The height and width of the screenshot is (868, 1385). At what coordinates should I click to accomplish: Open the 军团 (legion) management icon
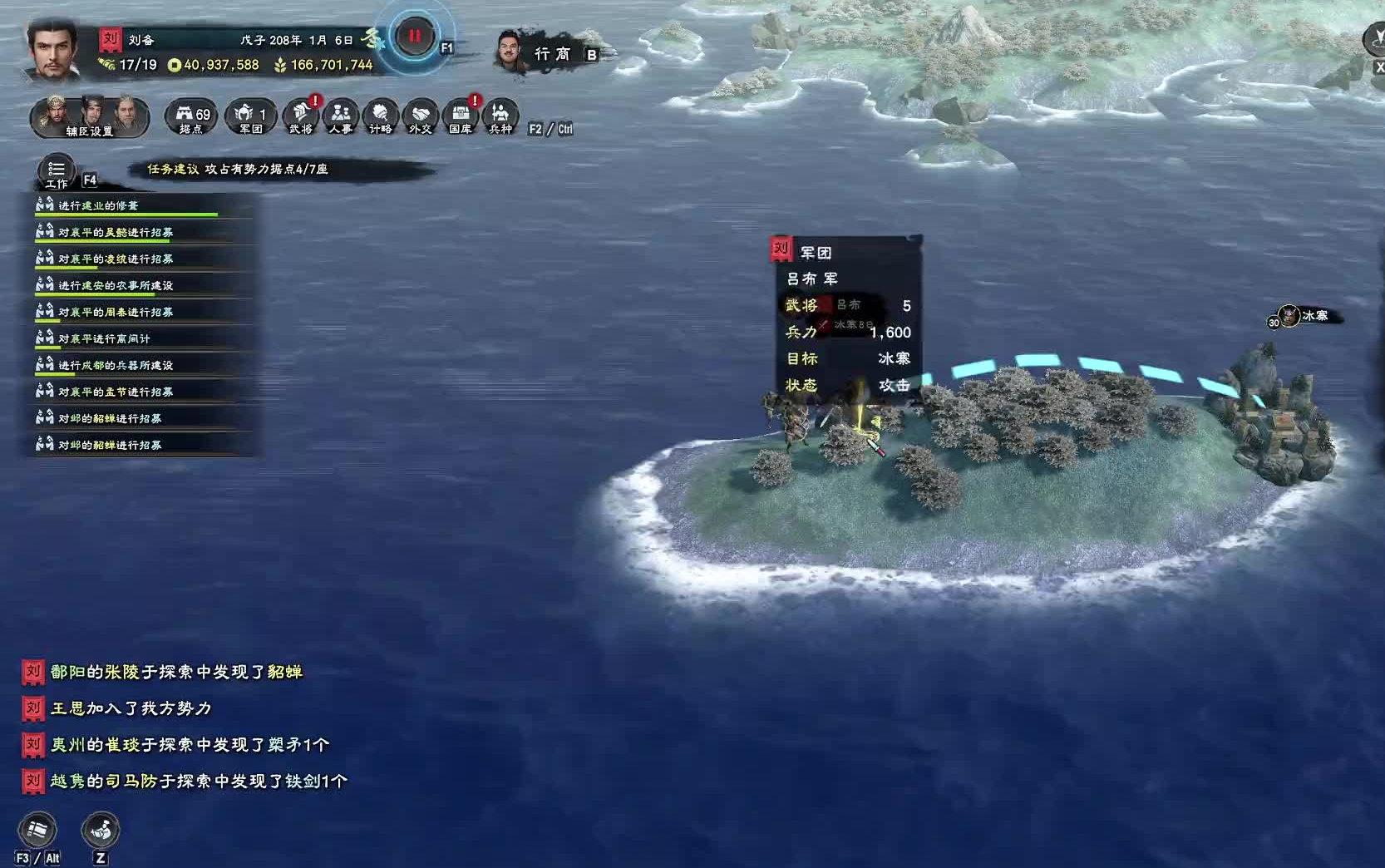[248, 117]
